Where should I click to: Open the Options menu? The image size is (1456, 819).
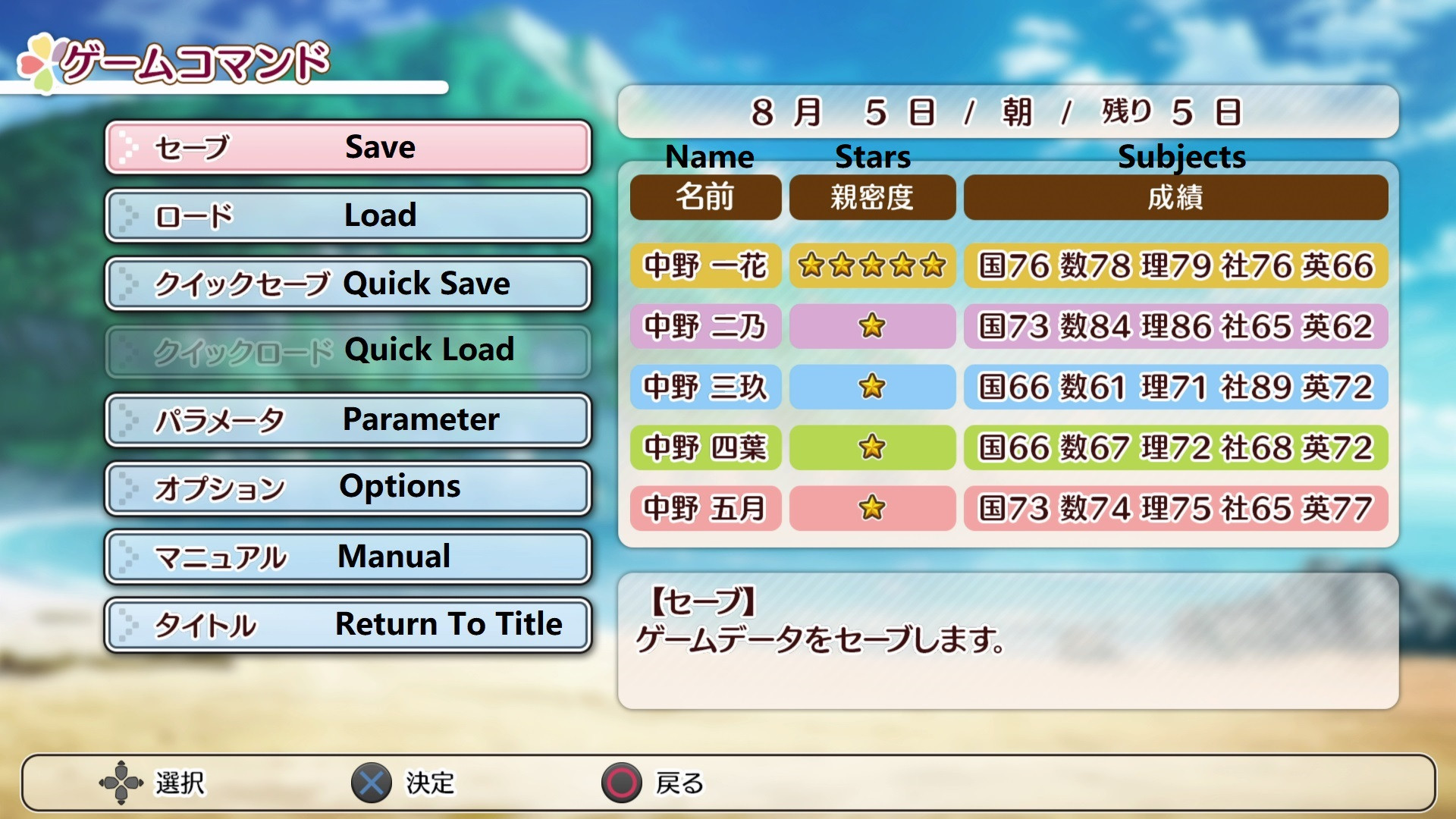coord(347,488)
